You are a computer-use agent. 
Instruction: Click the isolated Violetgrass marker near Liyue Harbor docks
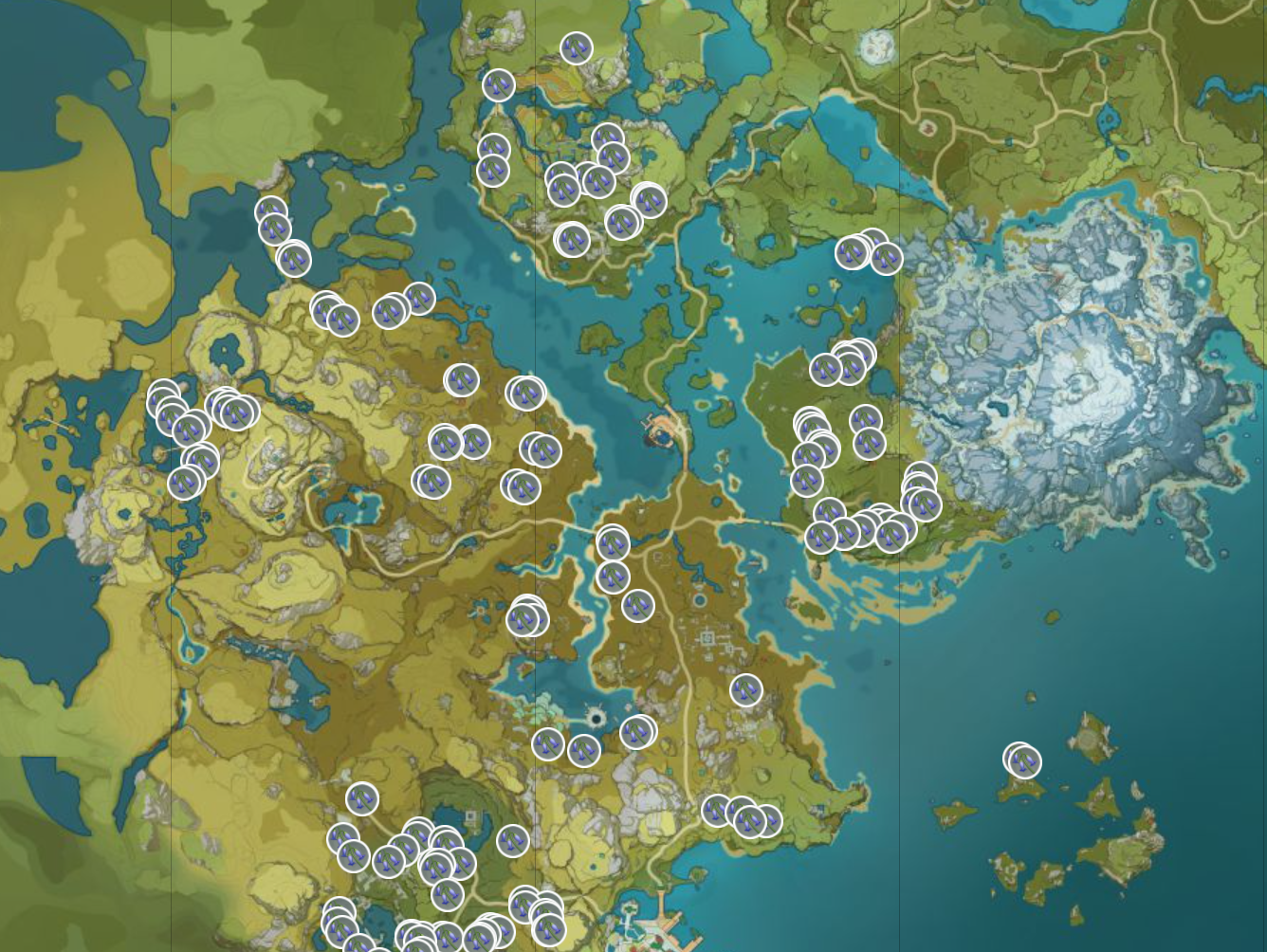747,690
